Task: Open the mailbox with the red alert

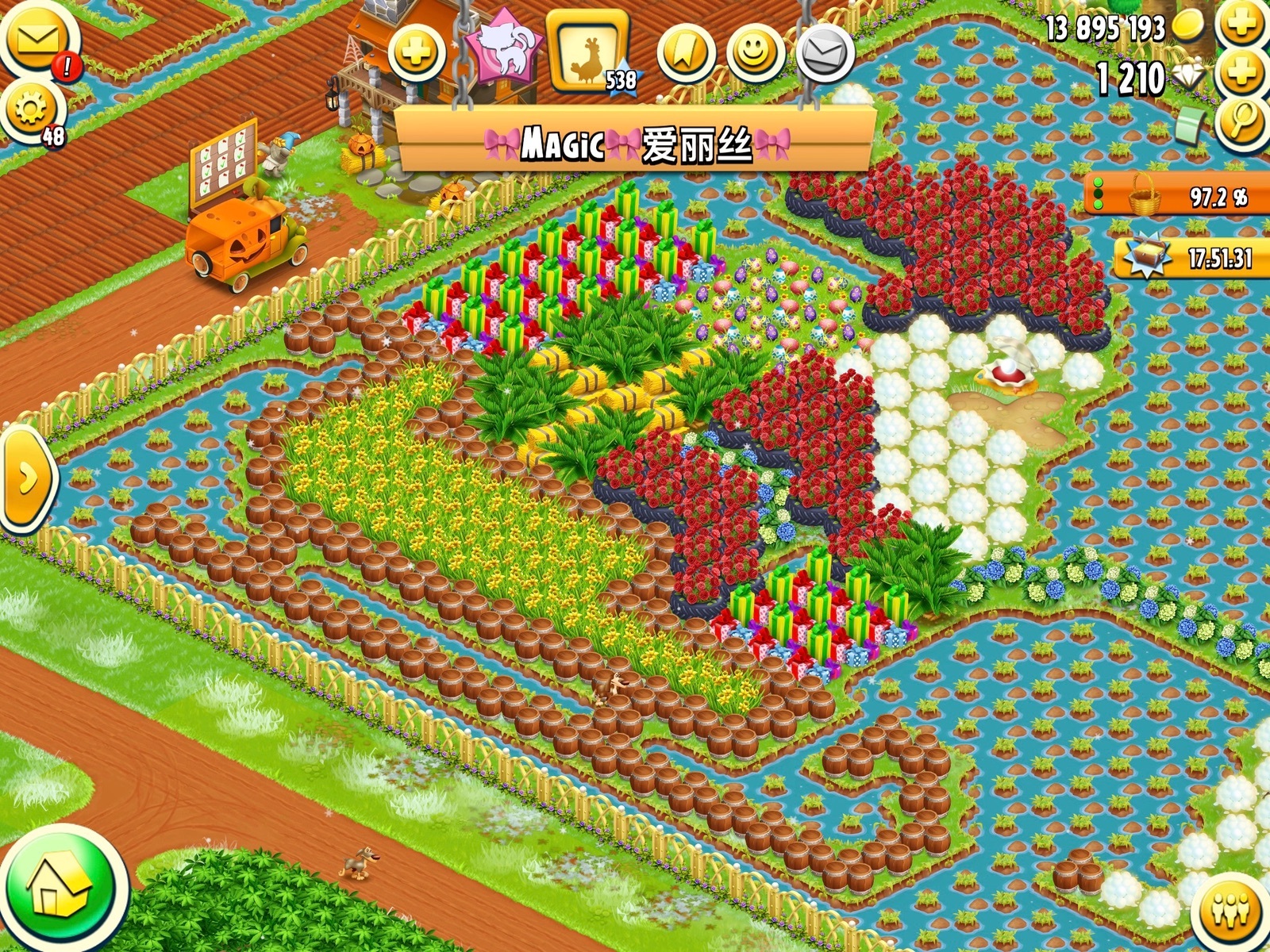Action: click(37, 40)
